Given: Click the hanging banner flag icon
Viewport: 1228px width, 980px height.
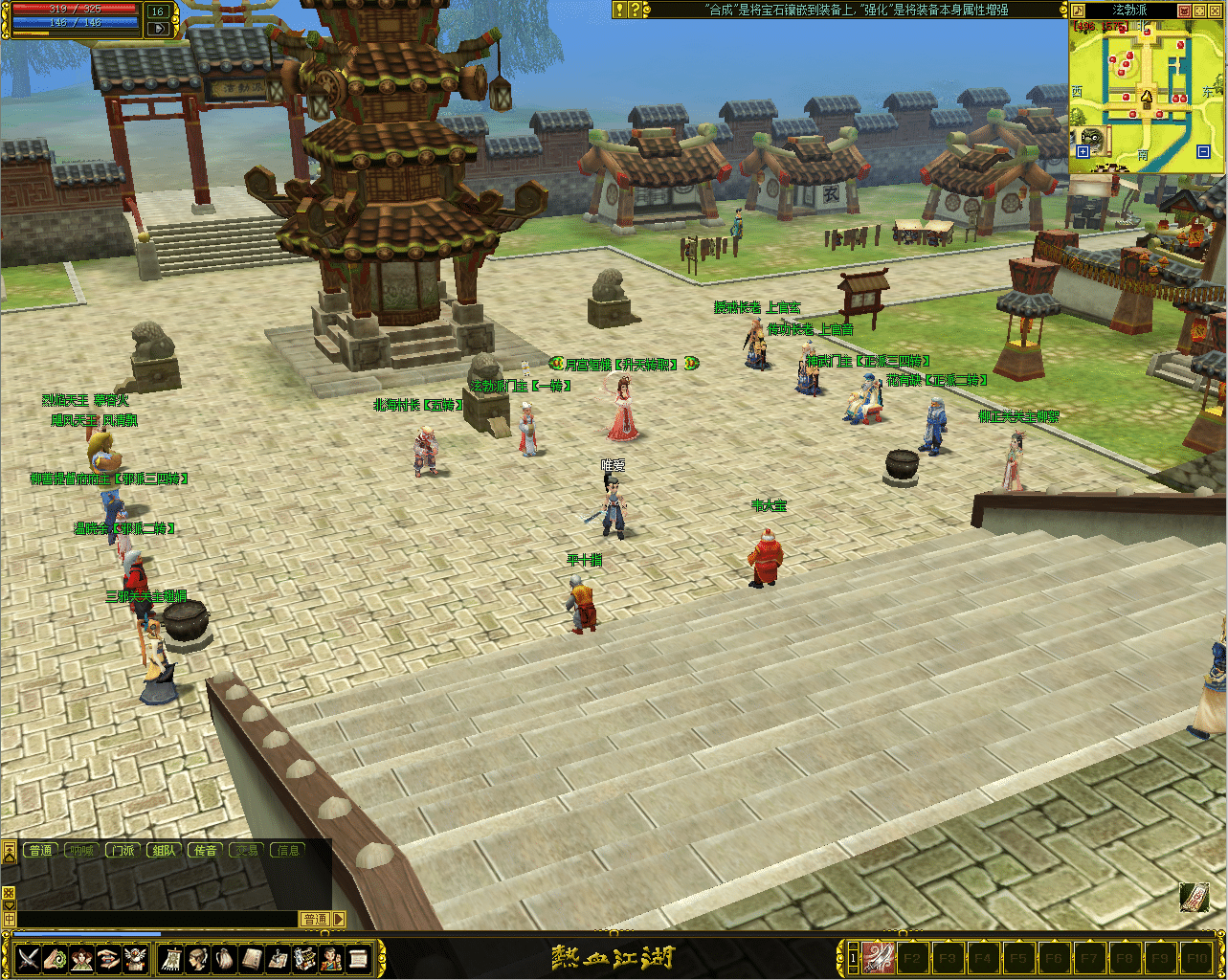Looking at the screenshot, I should [172, 958].
